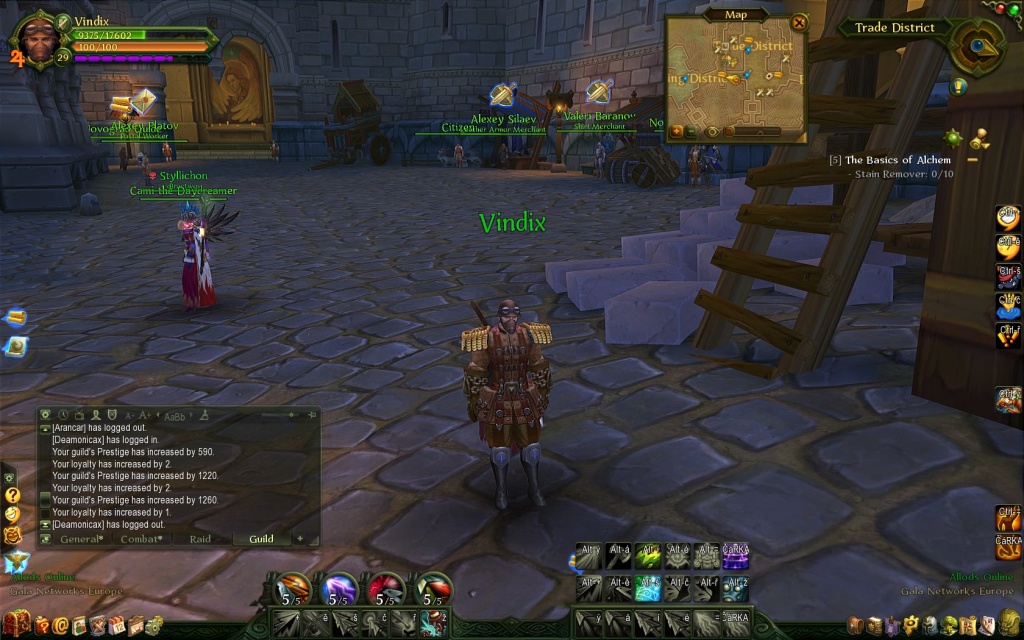Toggle the map's eye visibility button

712,131
